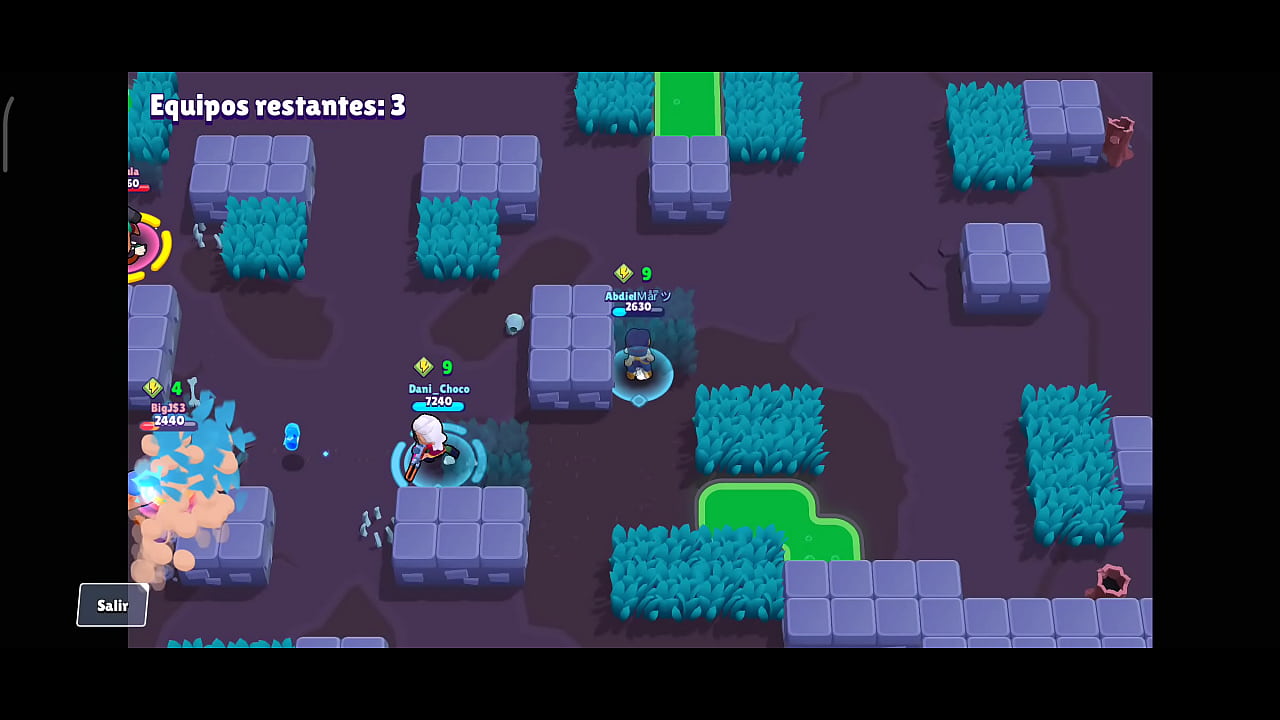Click the Equipos restantes: 3 header text

278,106
